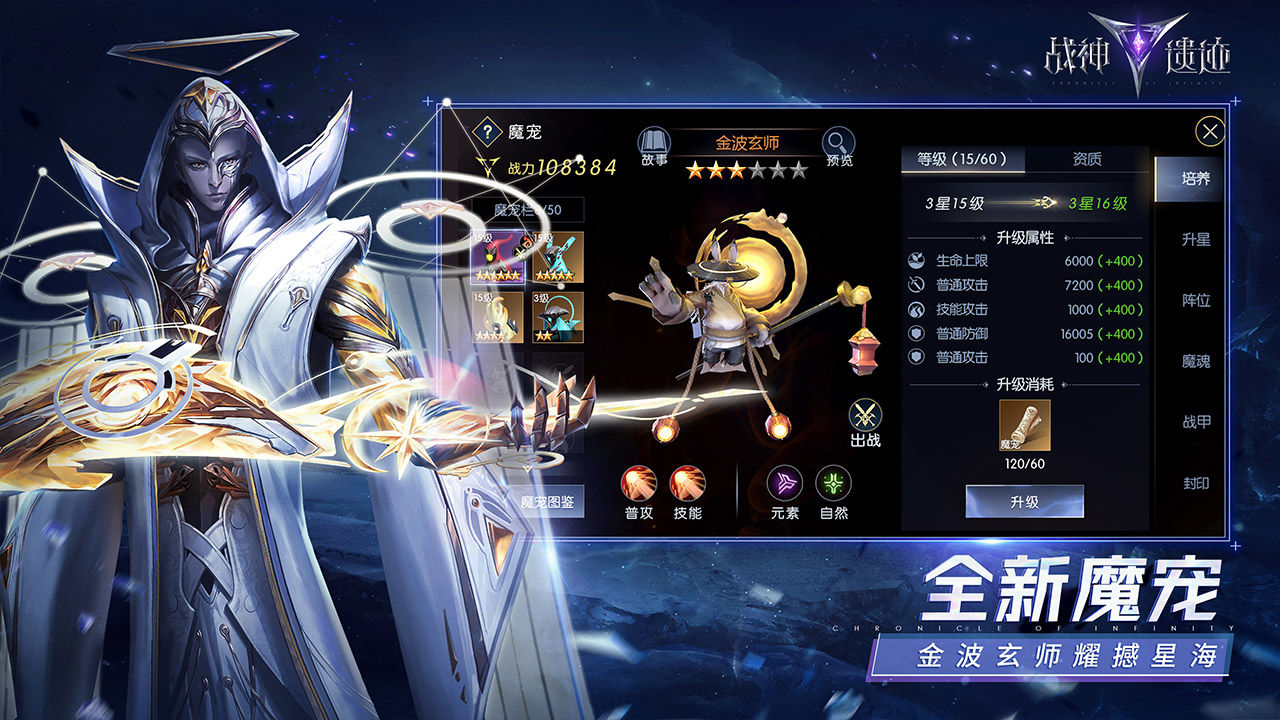Viewport: 1280px width, 720px height.
Task: Open the 预览 preview magnifier icon
Action: tap(838, 143)
